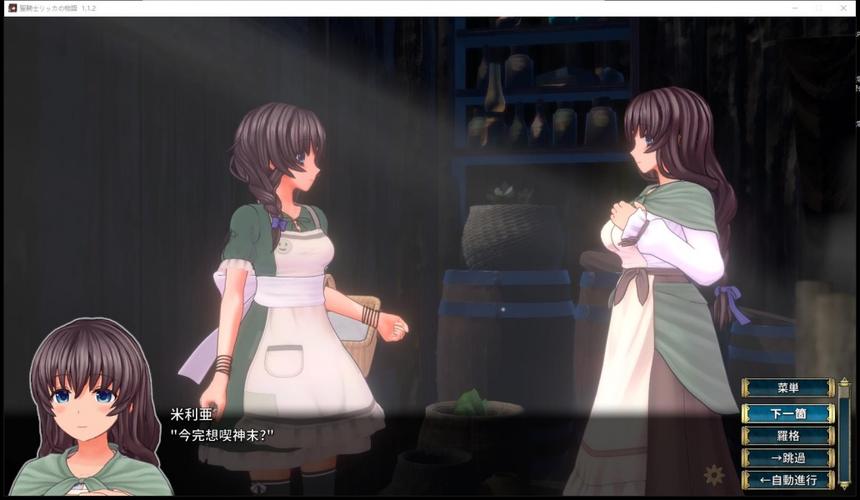The width and height of the screenshot is (860, 500).
Task: Skip dialogue with the →跳過 button
Action: pos(788,457)
